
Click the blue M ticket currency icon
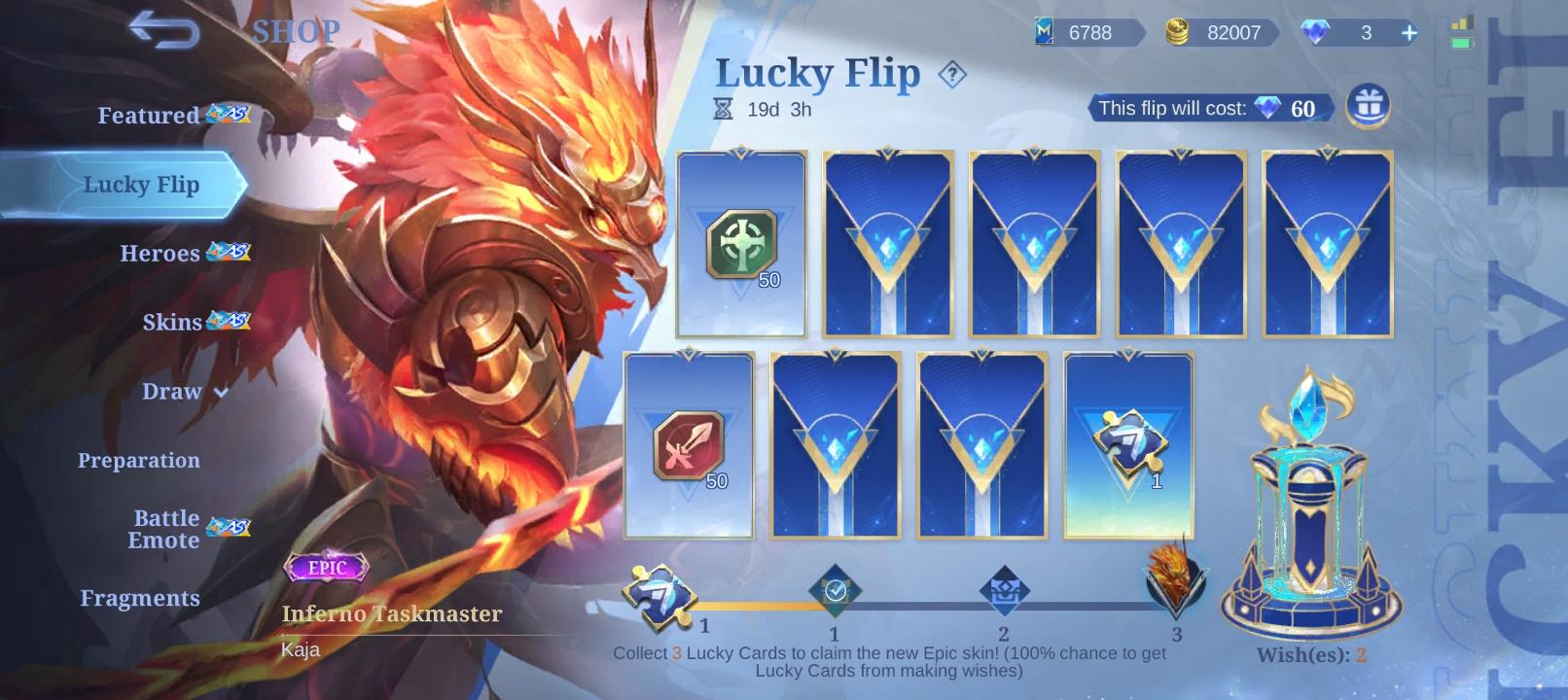pos(1046,32)
